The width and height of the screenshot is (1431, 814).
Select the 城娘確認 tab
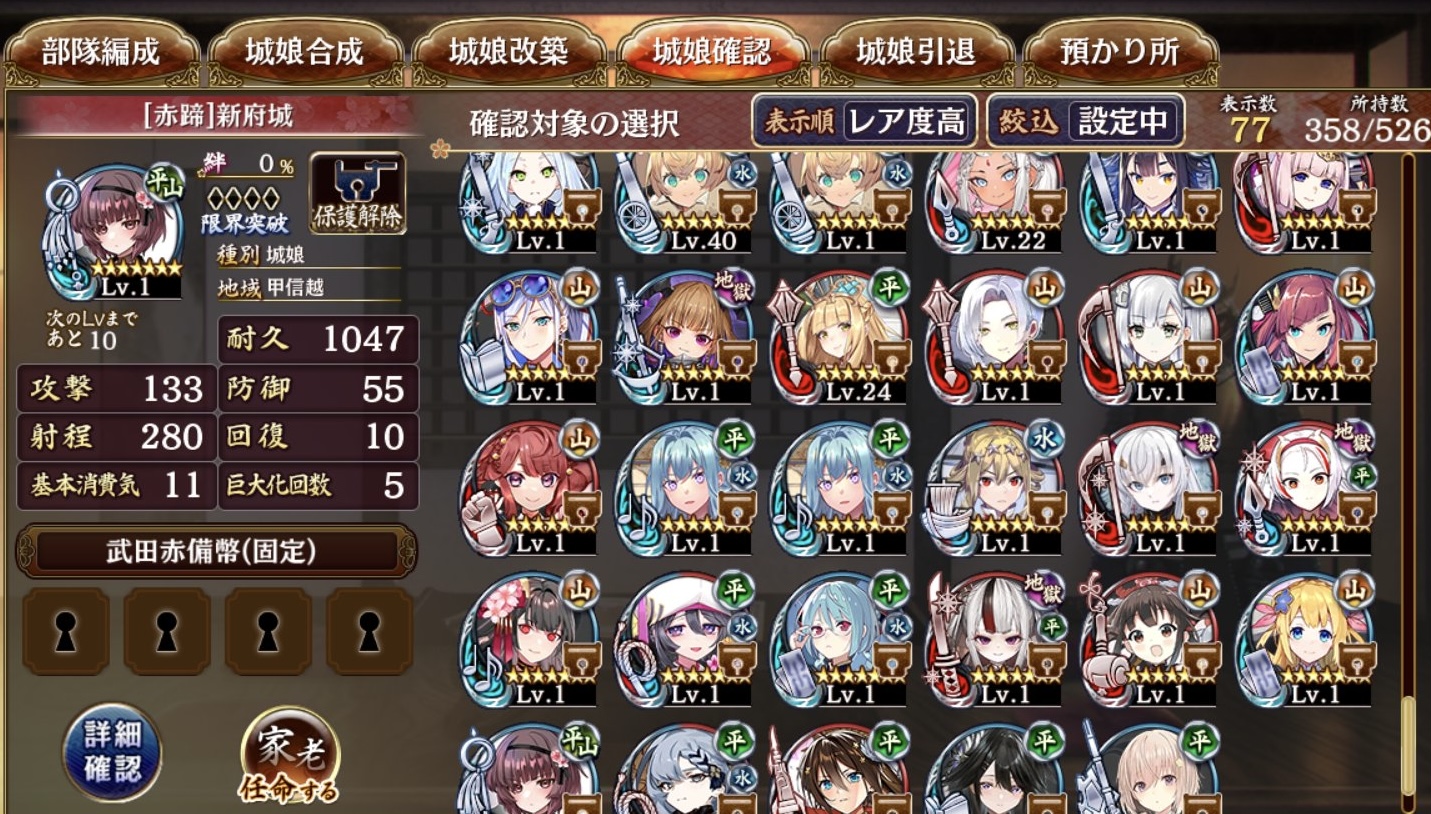(712, 52)
